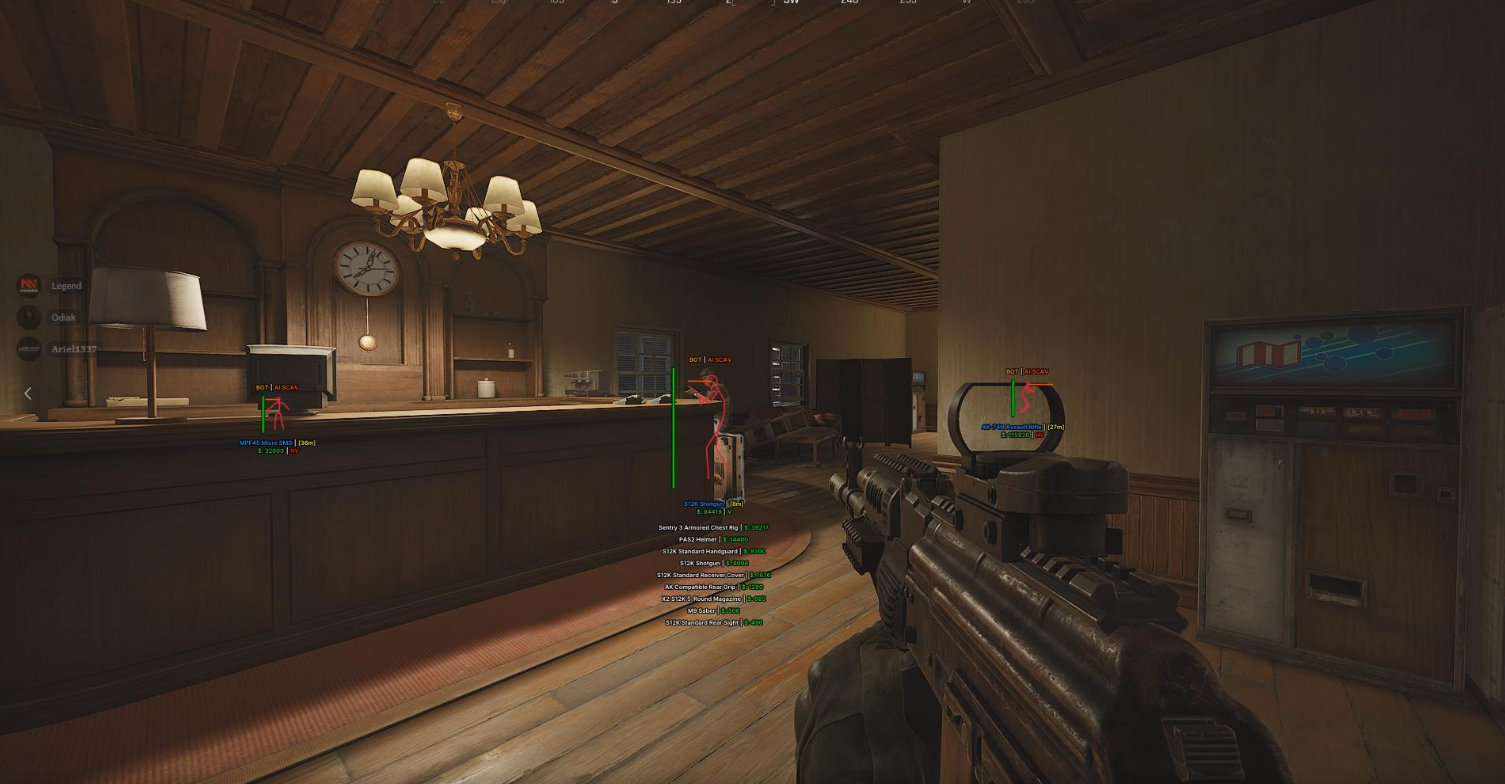Select Legend in the voice overlay list

point(65,286)
